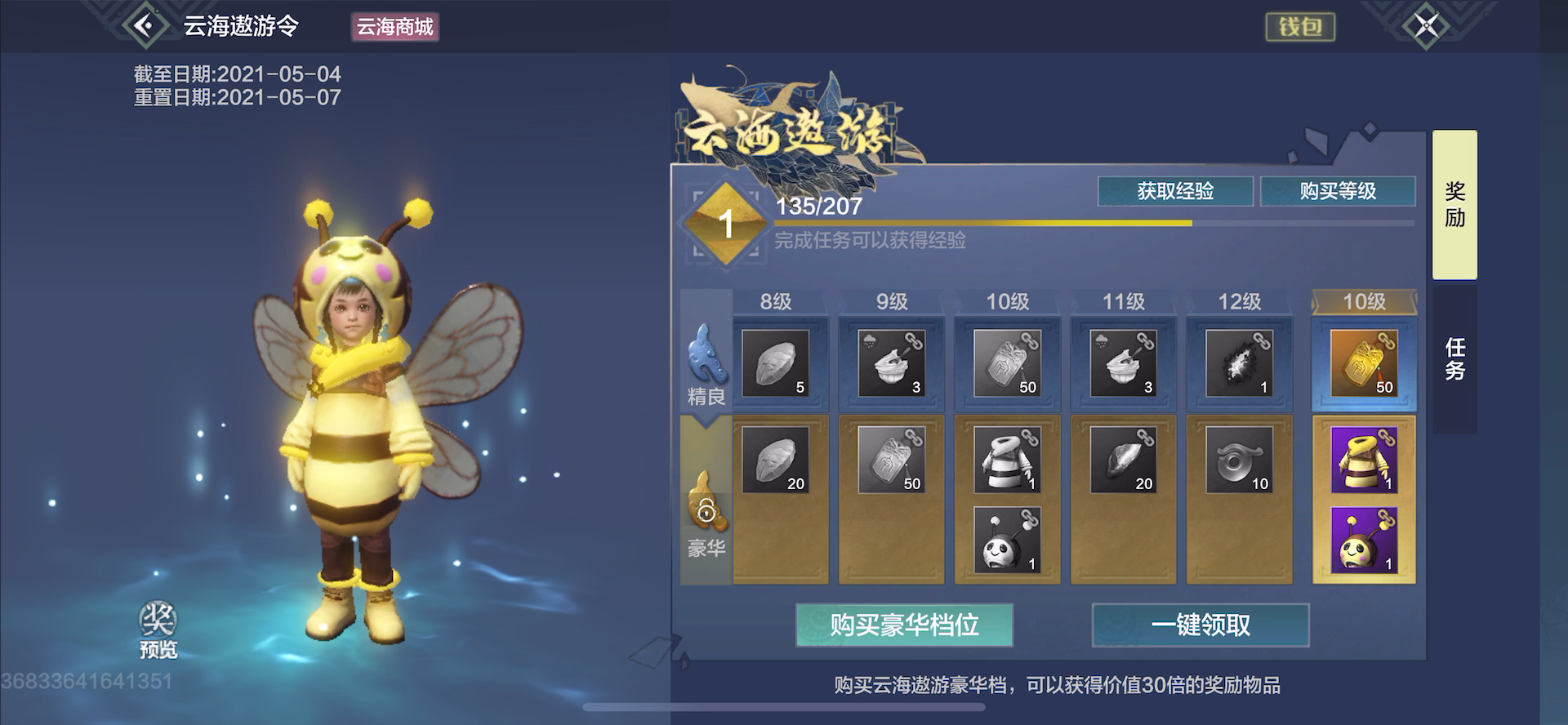The image size is (1568, 725).
Task: Close the 云海遨游令 screen
Action: (1426, 26)
